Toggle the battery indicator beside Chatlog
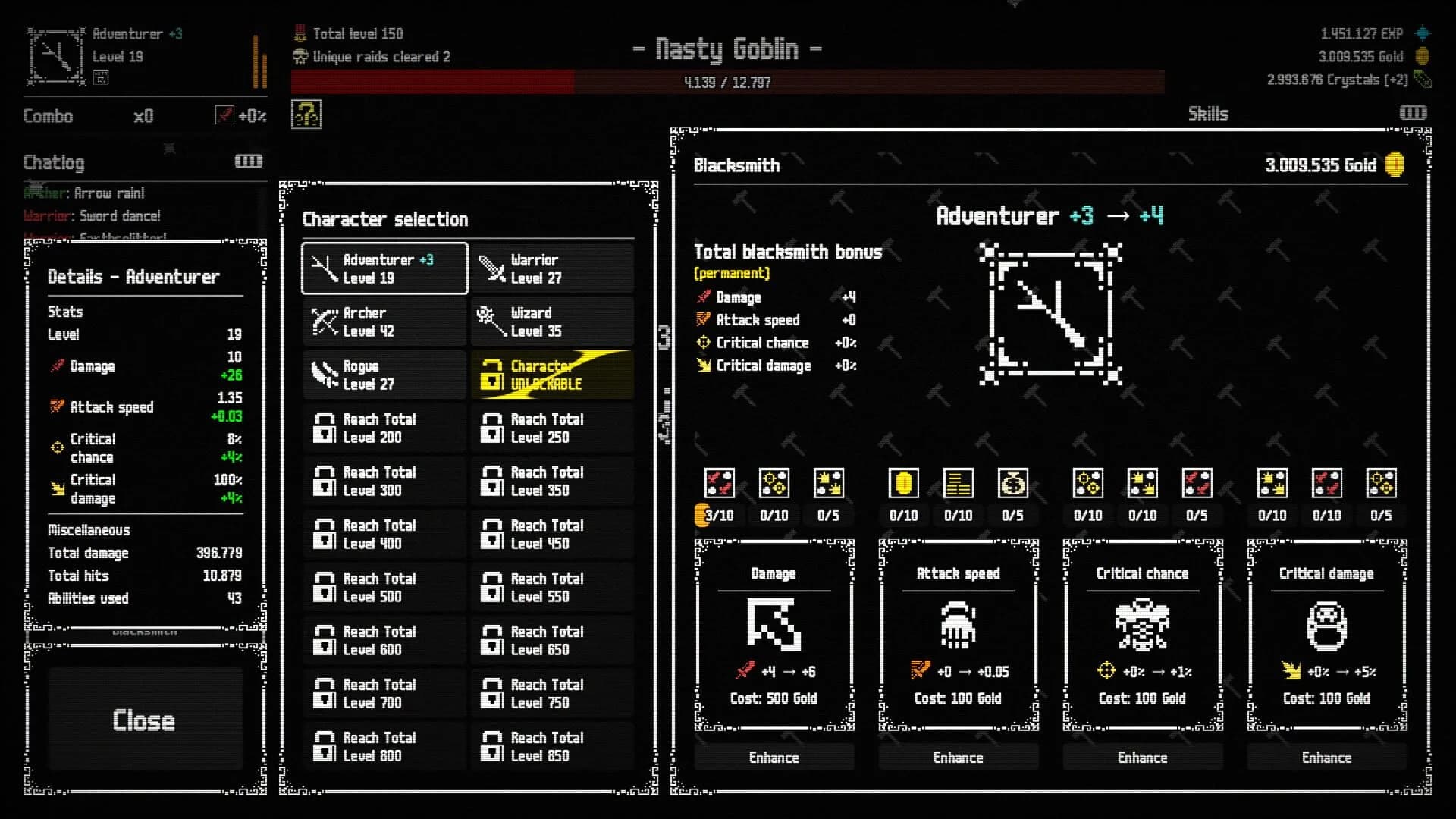 coord(249,161)
